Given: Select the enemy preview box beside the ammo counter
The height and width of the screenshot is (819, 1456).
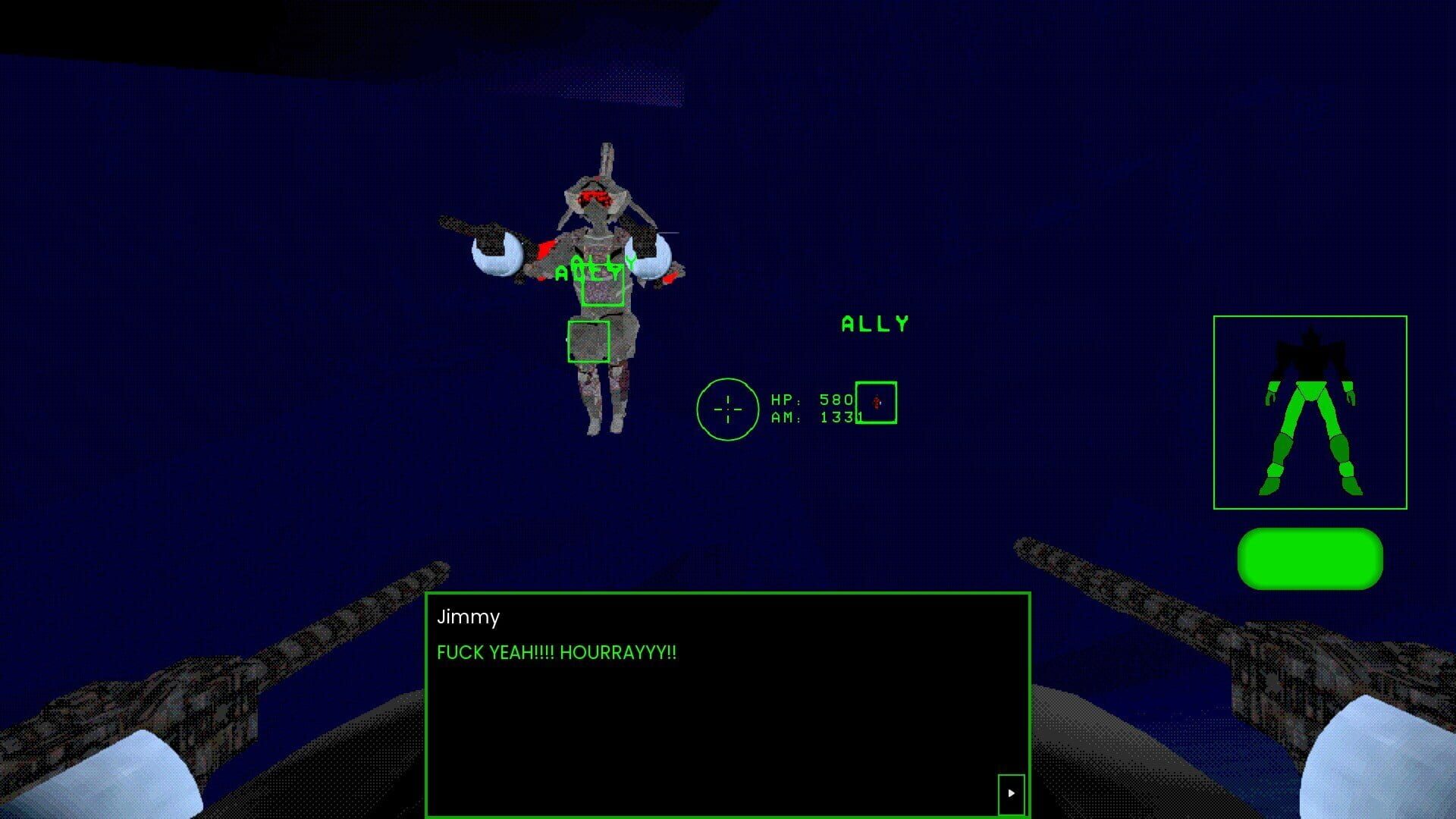Looking at the screenshot, I should tap(877, 403).
